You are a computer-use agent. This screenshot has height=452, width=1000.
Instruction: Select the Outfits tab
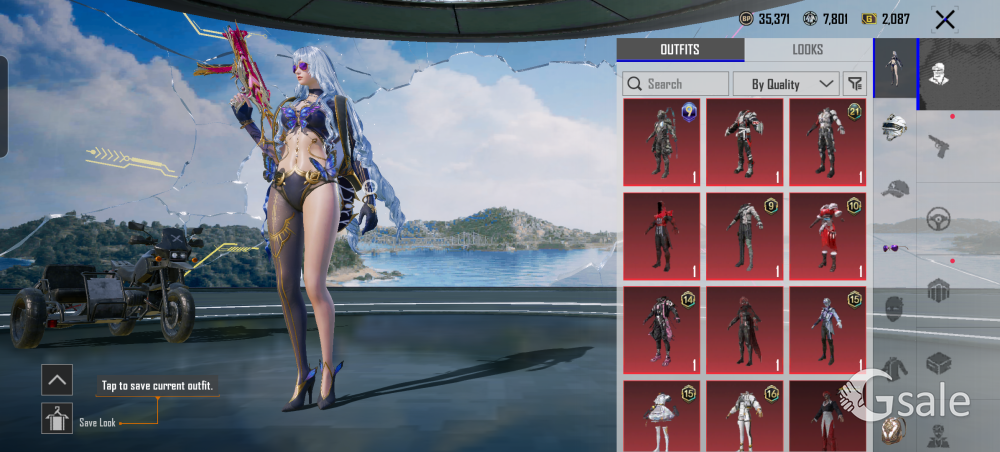pos(680,50)
